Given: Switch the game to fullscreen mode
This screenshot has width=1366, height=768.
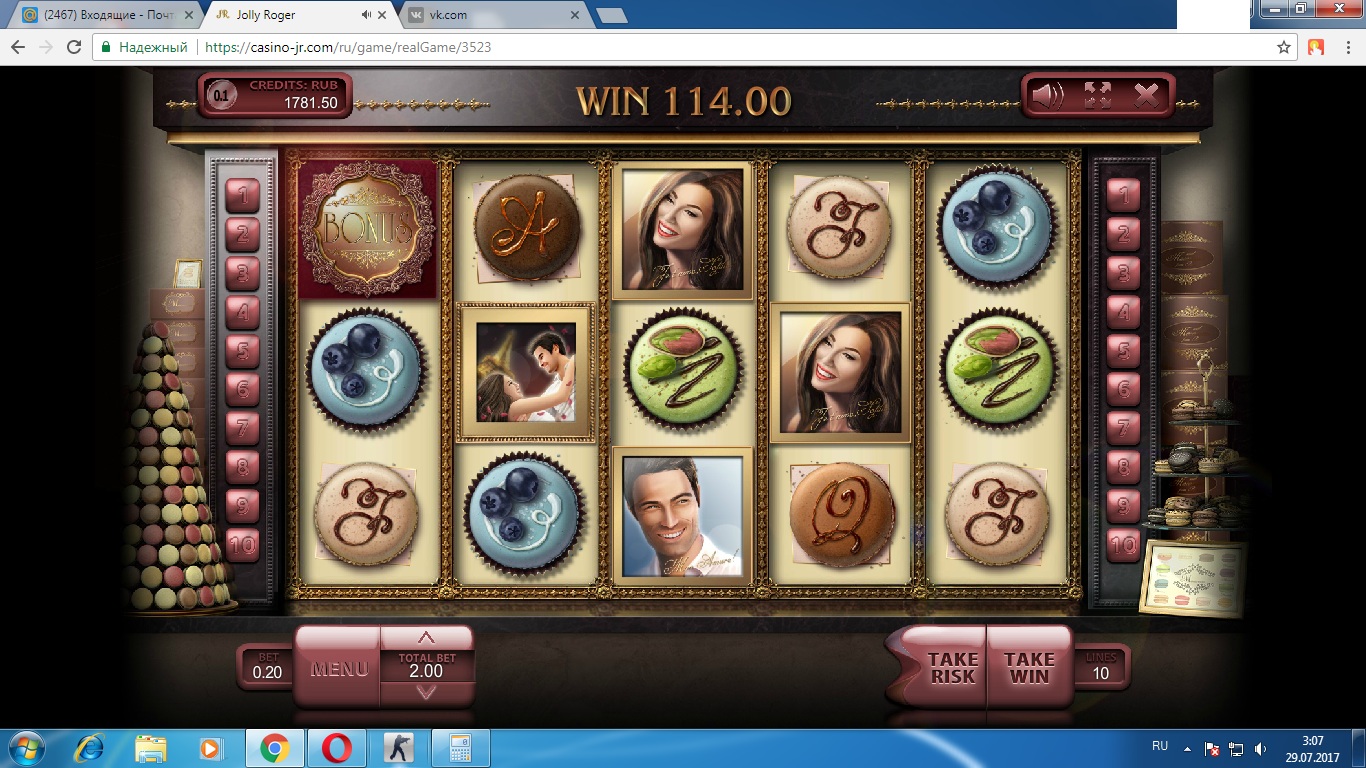Looking at the screenshot, I should click(1098, 96).
